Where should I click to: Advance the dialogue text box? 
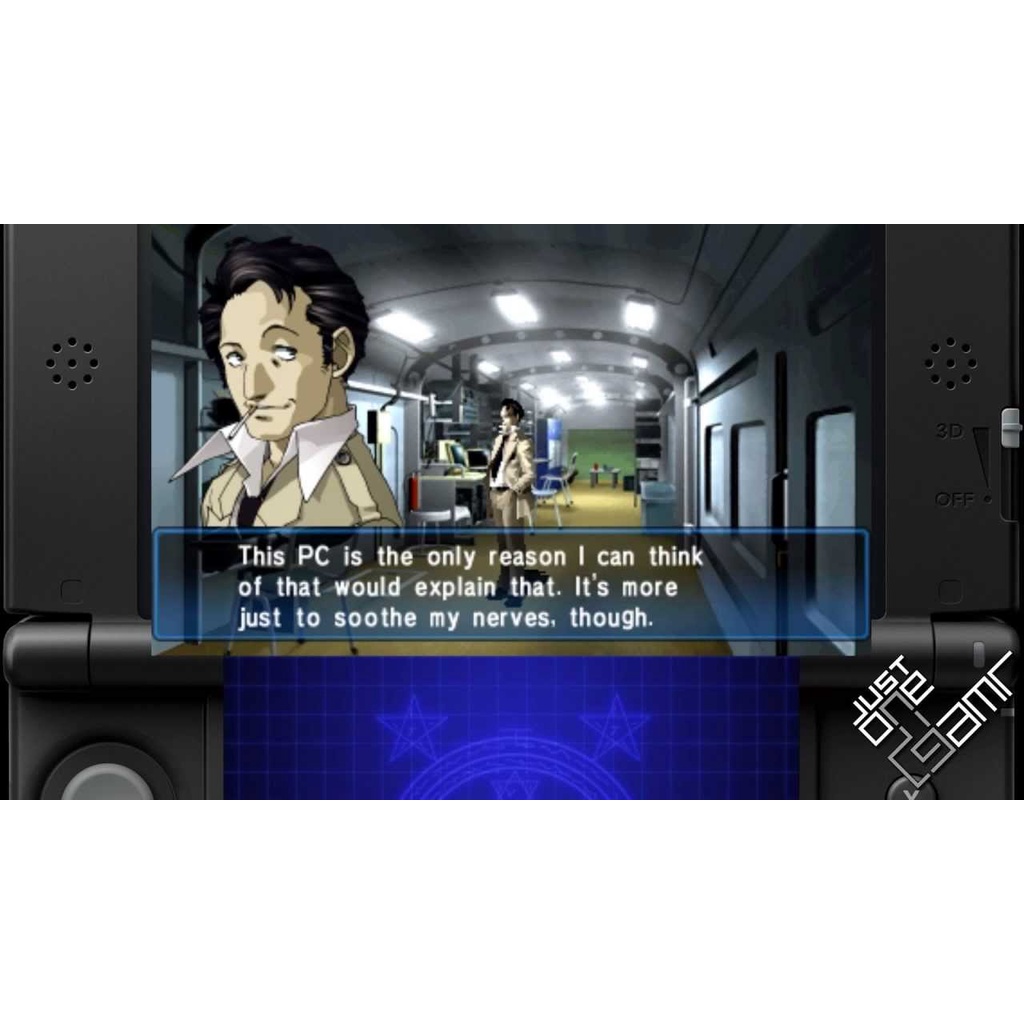510,586
